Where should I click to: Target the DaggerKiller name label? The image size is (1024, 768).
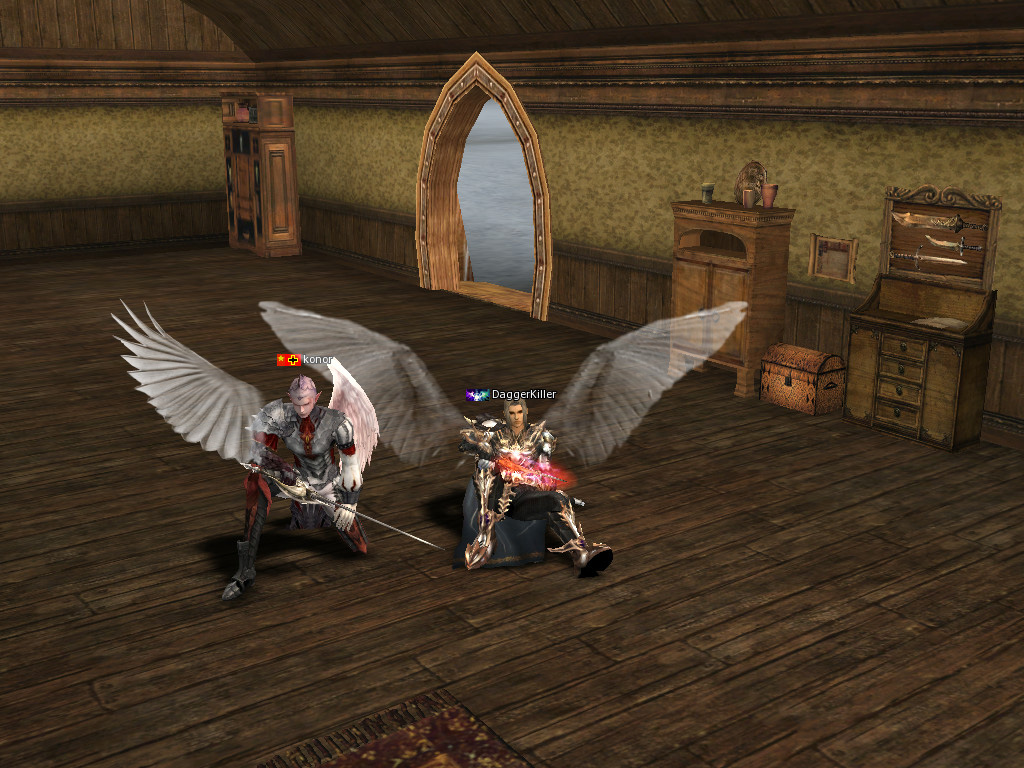[x=523, y=395]
